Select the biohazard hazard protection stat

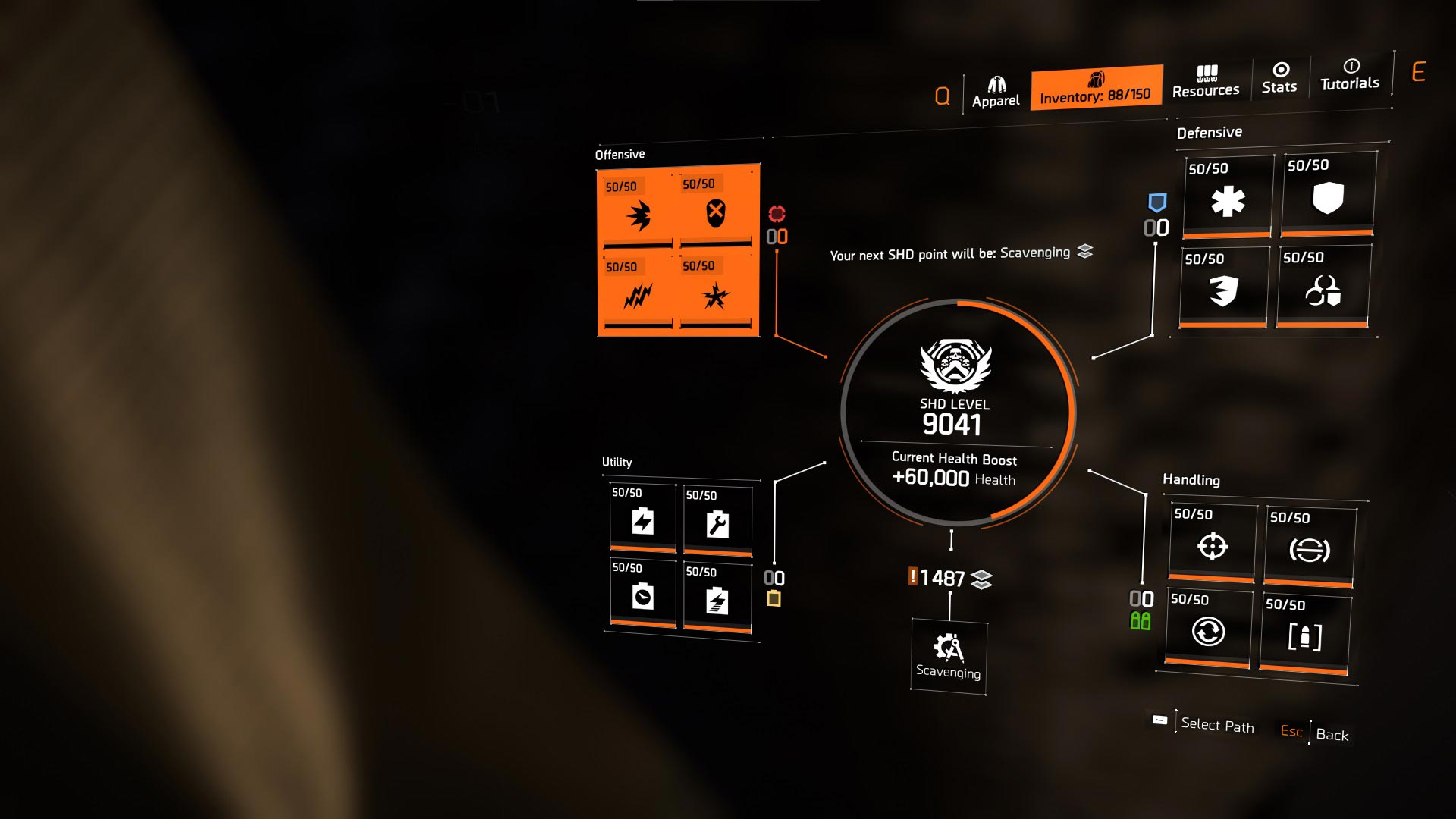pos(1323,288)
